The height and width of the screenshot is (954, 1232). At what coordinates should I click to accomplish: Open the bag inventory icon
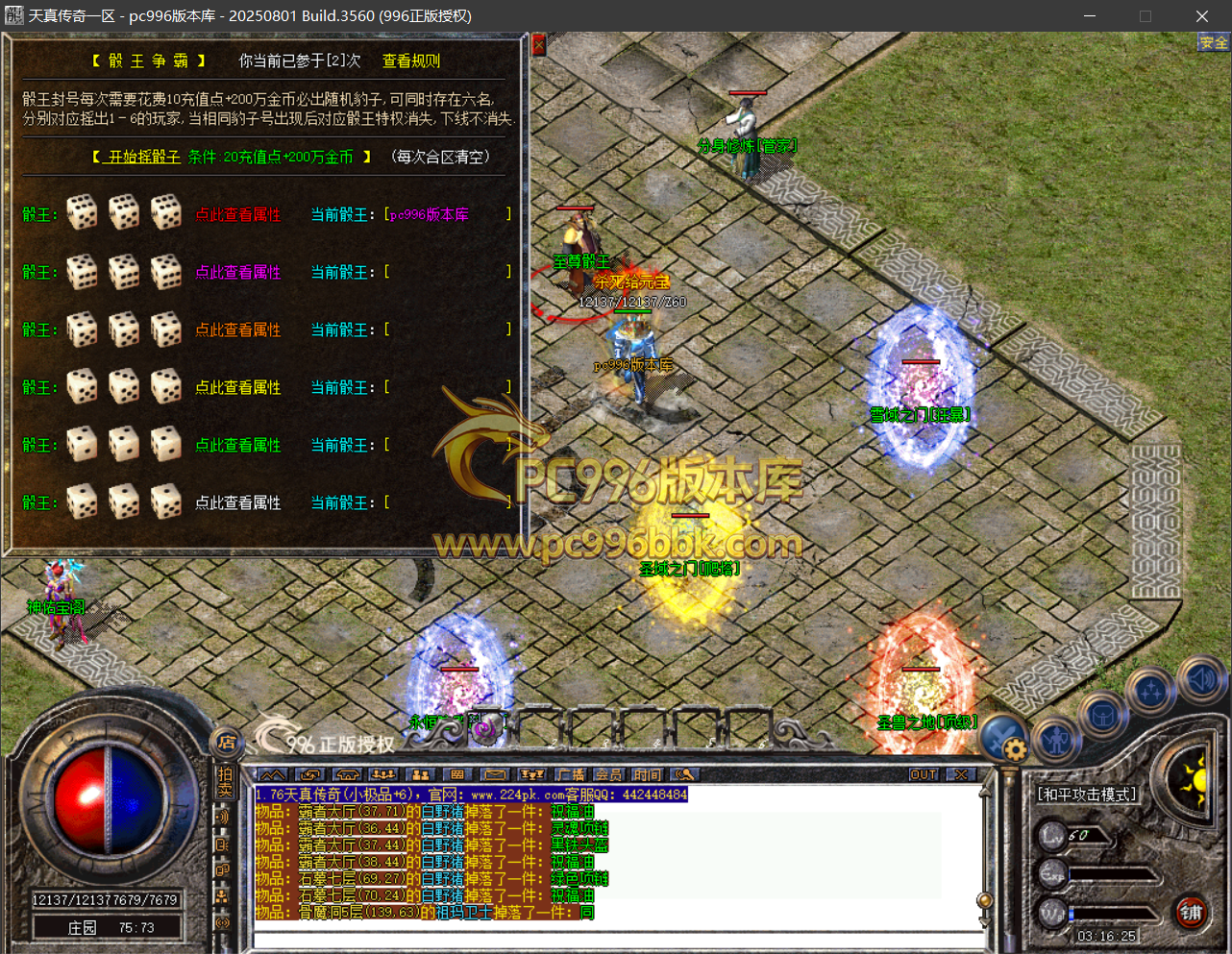coord(1101,716)
